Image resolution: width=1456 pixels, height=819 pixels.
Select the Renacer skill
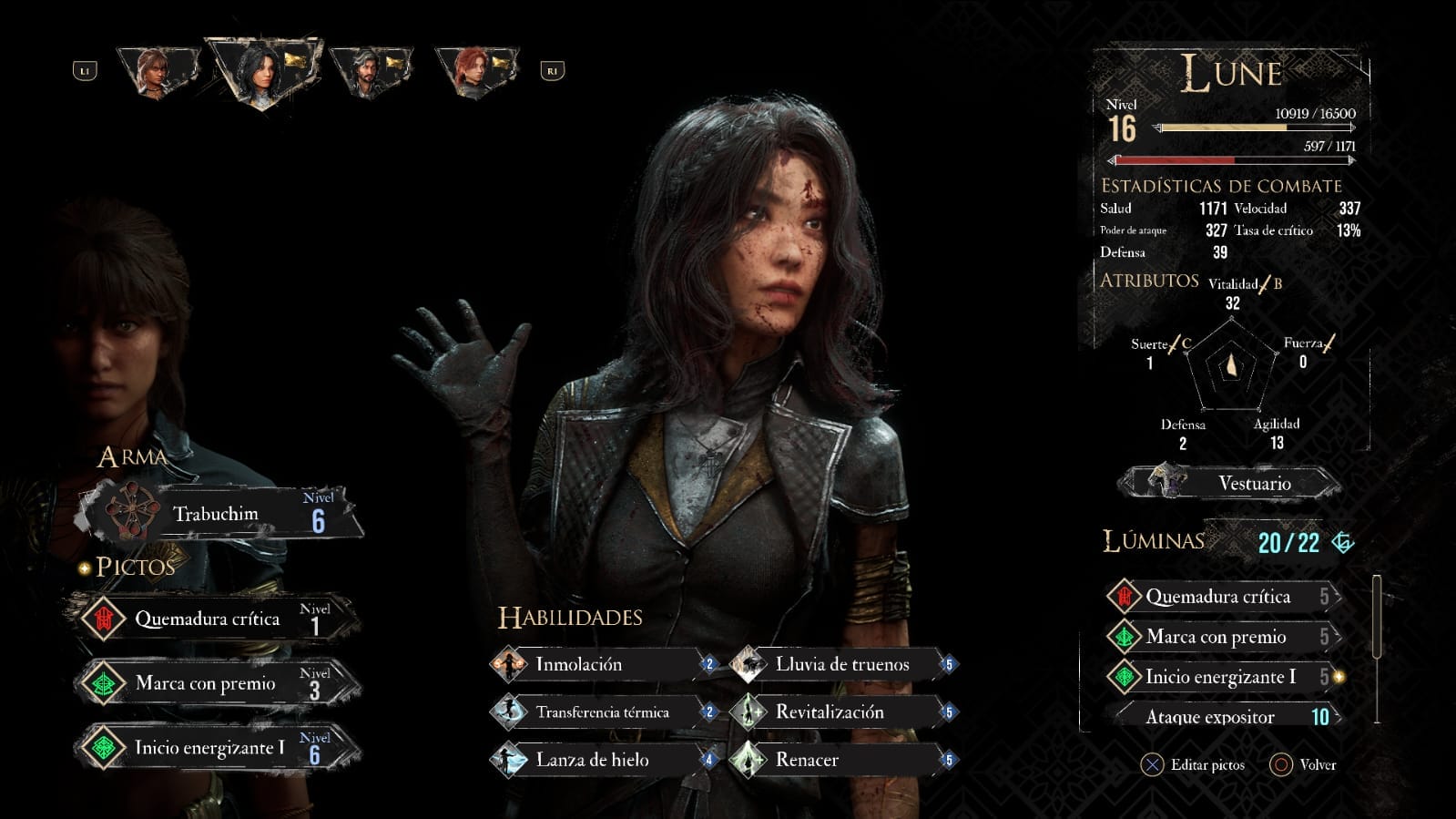tap(842, 760)
